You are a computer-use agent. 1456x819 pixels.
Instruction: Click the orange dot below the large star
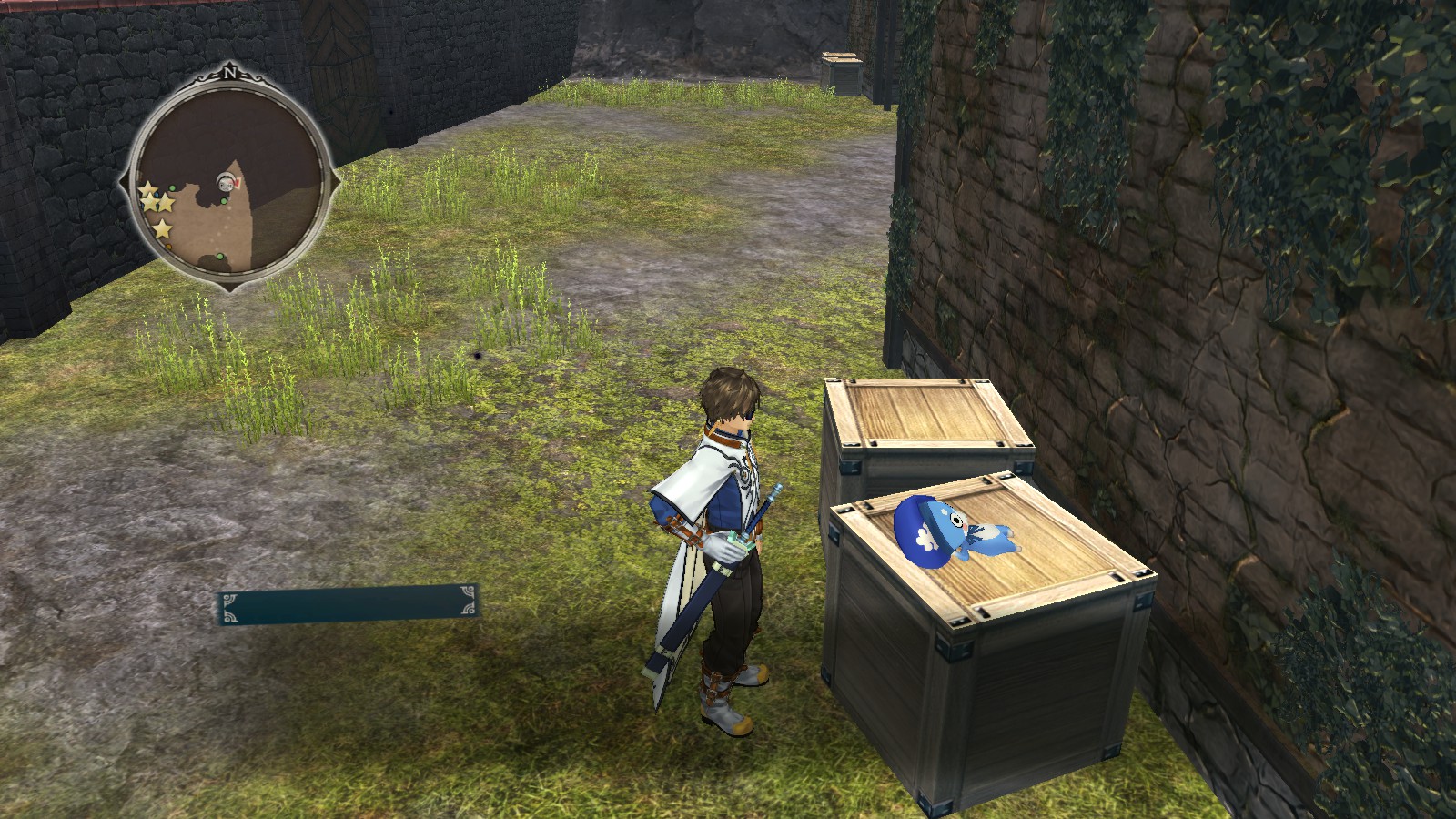(168, 245)
